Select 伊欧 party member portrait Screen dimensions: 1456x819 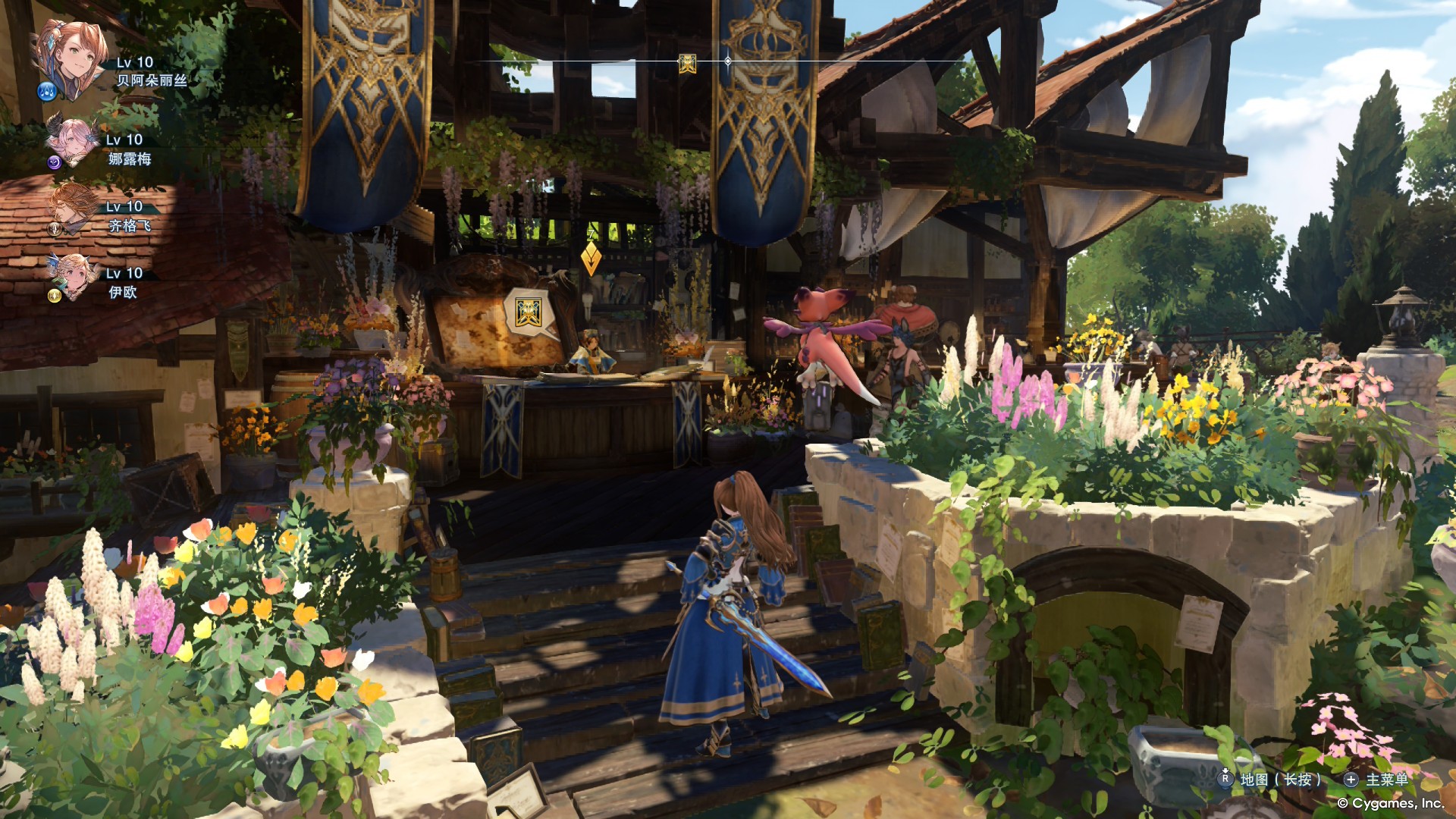click(x=74, y=275)
